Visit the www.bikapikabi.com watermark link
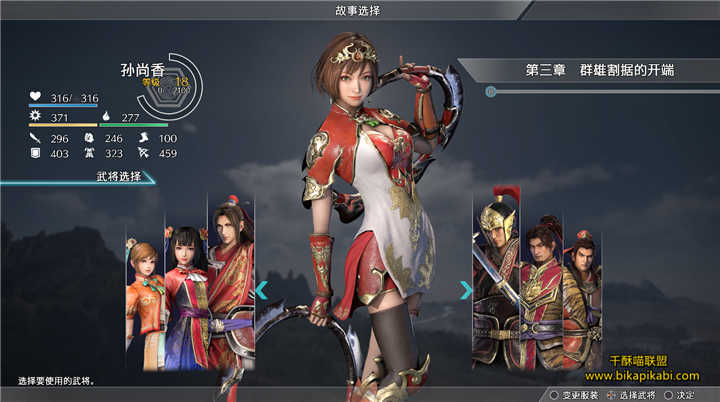Image resolution: width=720 pixels, height=402 pixels. (x=642, y=376)
